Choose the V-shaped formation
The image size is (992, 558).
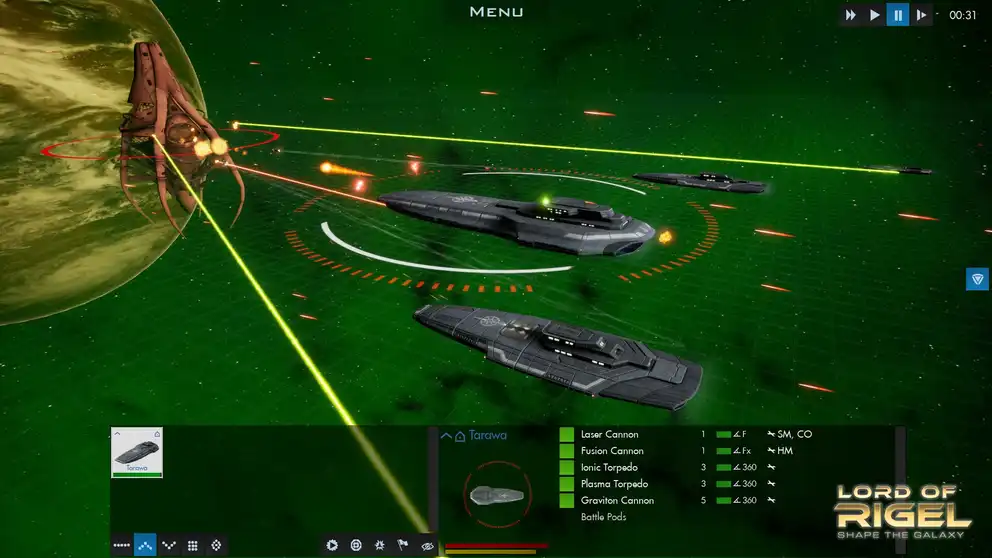click(x=169, y=545)
